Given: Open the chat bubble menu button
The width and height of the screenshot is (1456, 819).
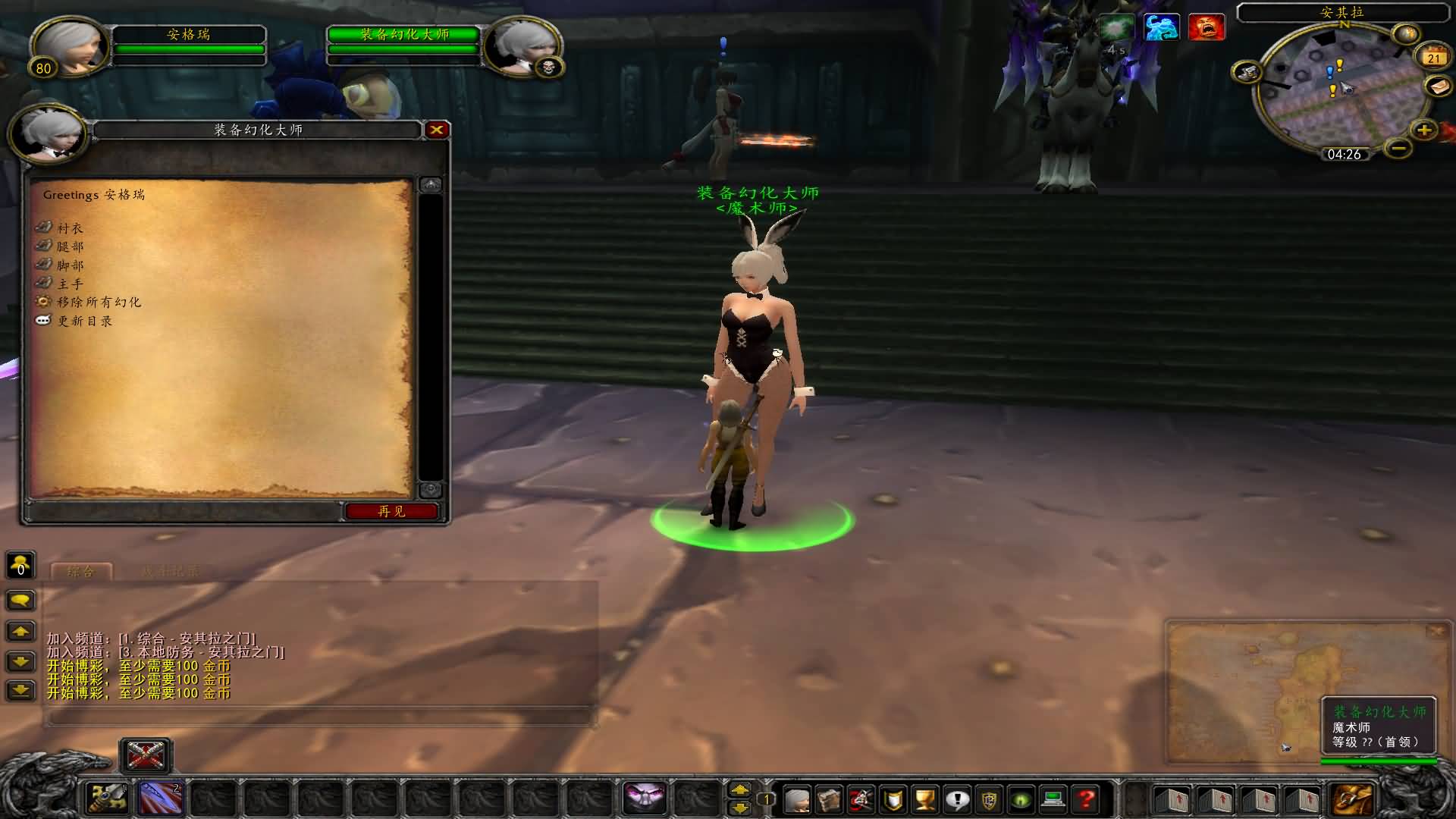Looking at the screenshot, I should pyautogui.click(x=20, y=601).
